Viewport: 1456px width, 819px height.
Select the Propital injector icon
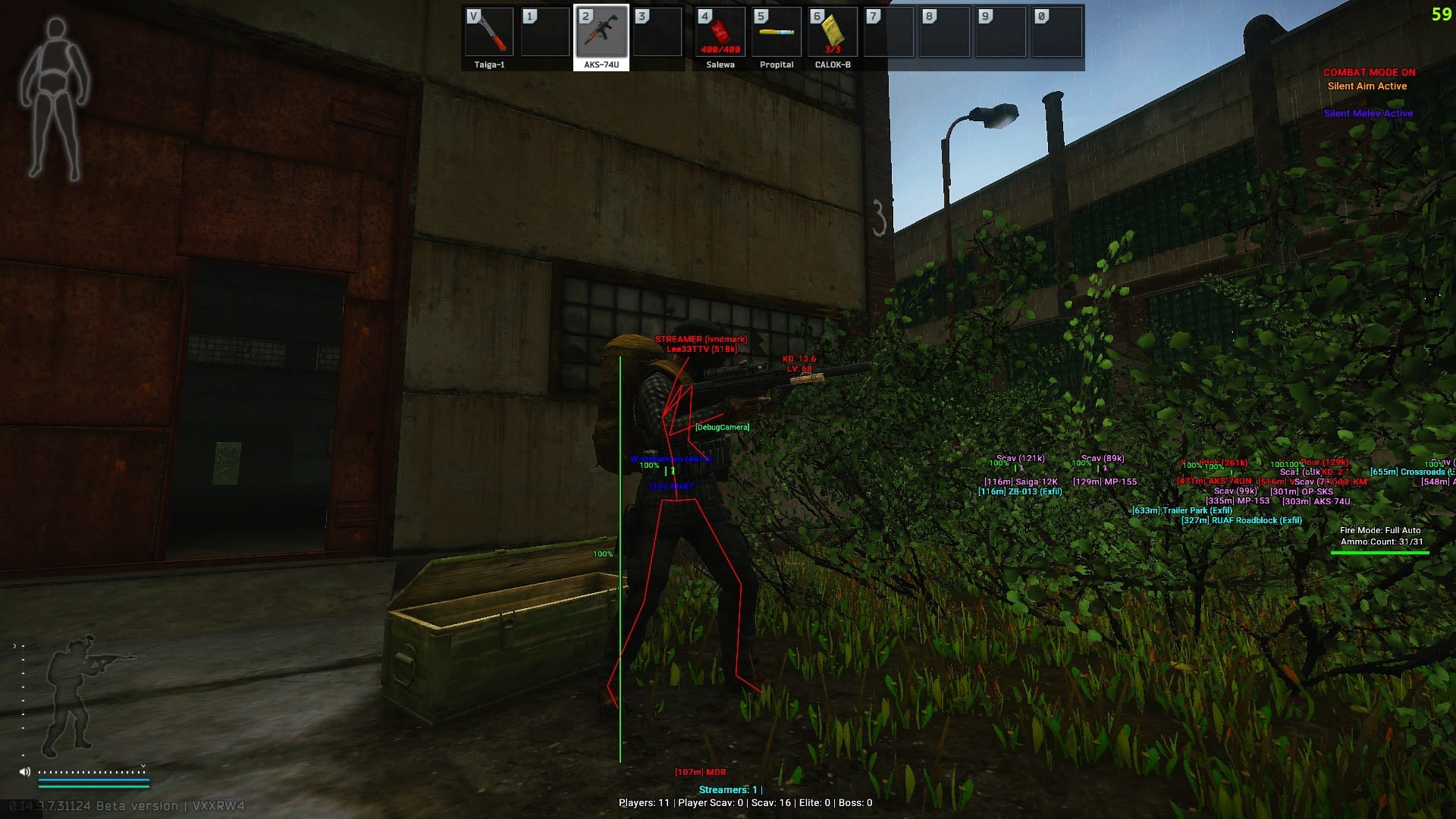pos(776,33)
